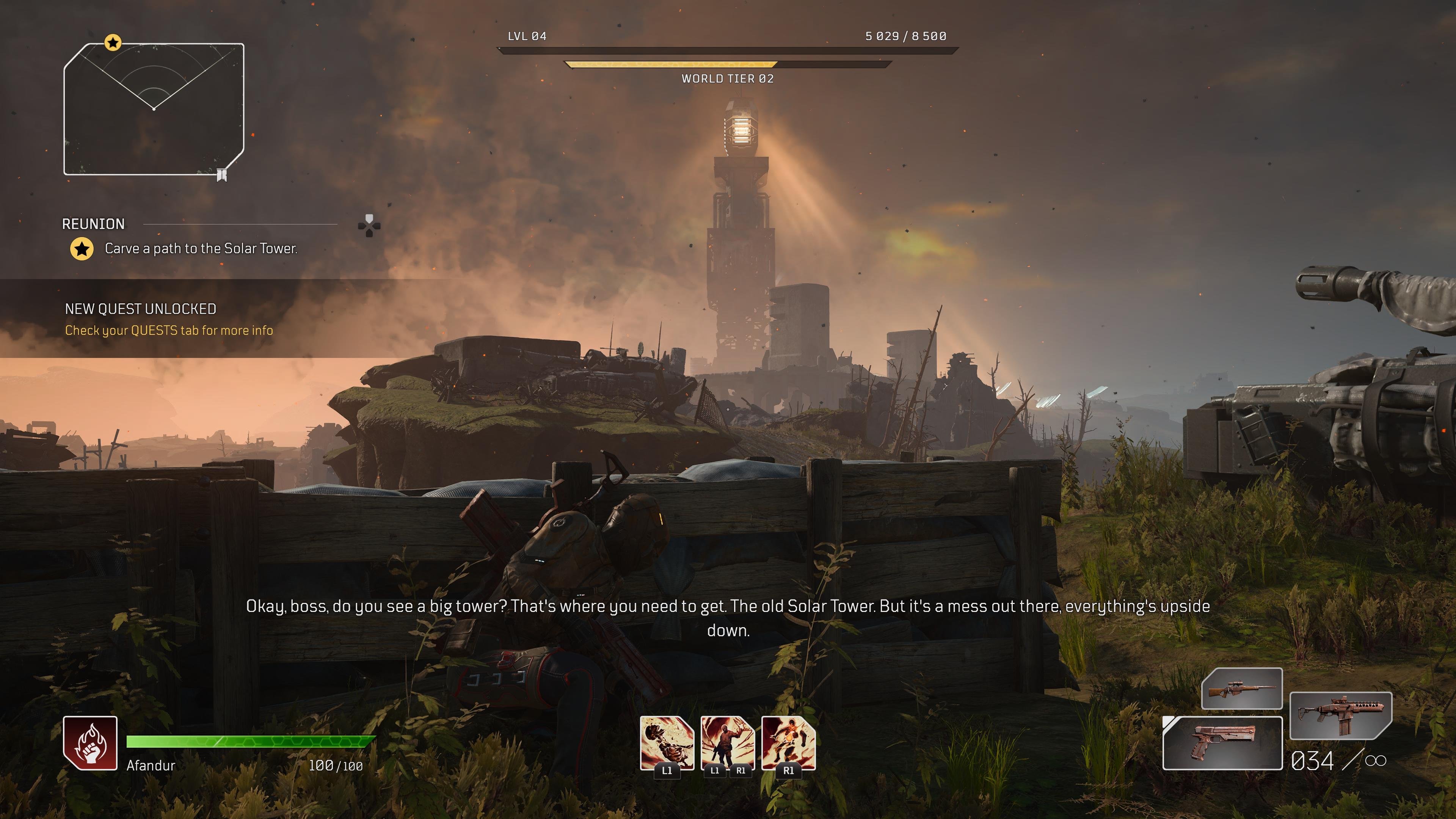The width and height of the screenshot is (1456, 819).
Task: Select the pistol sidearm slot
Action: 1222,743
